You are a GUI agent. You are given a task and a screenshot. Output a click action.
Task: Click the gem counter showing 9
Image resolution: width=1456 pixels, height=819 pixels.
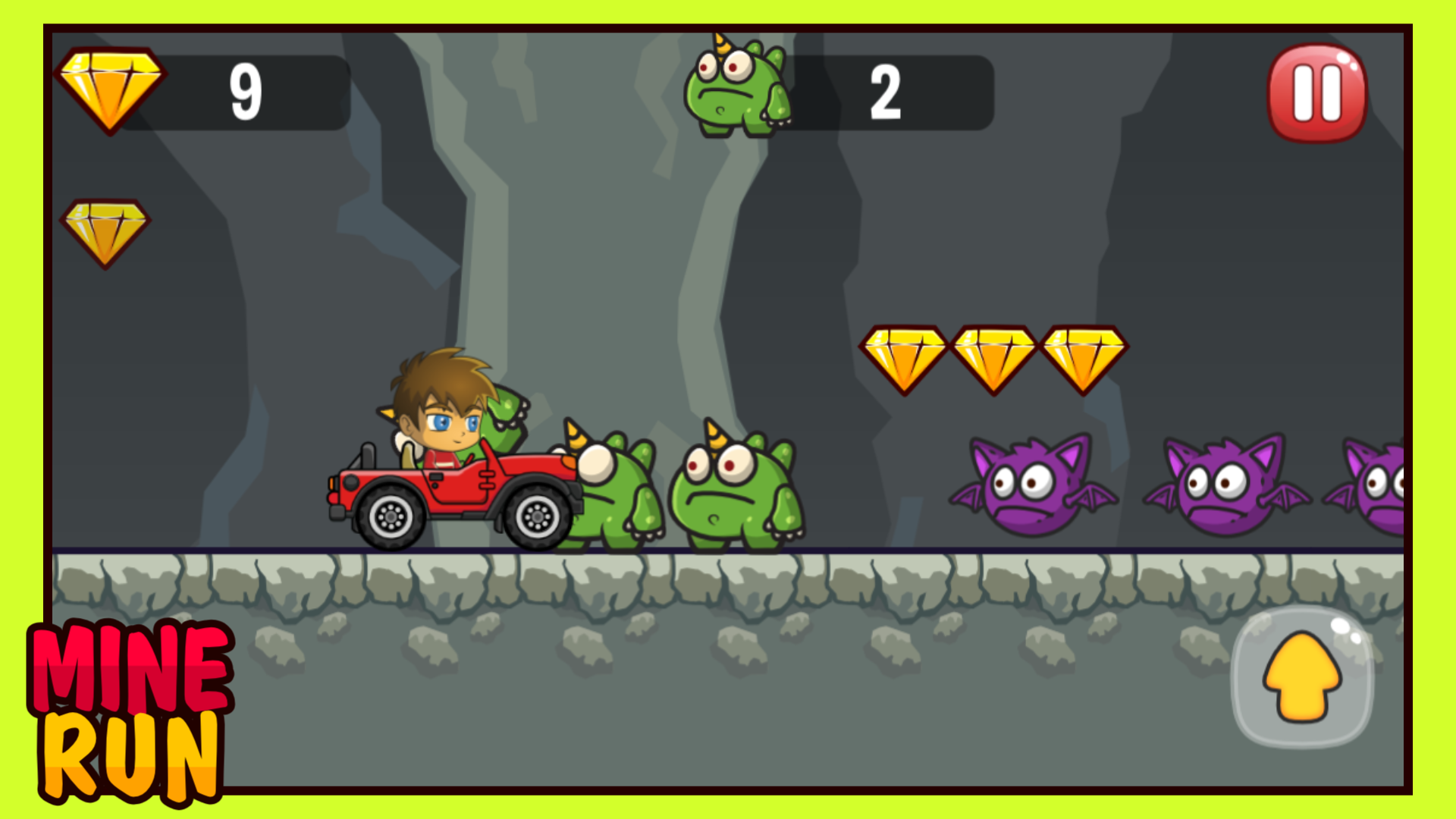click(243, 91)
